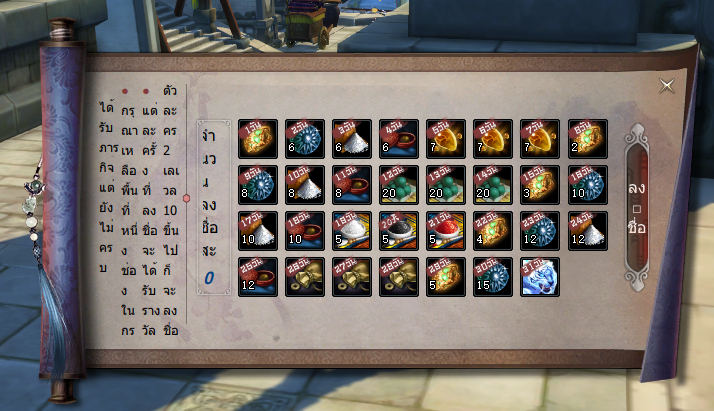714x411 pixels.
Task: Select the day 4 red bowl reward
Action: (398, 138)
